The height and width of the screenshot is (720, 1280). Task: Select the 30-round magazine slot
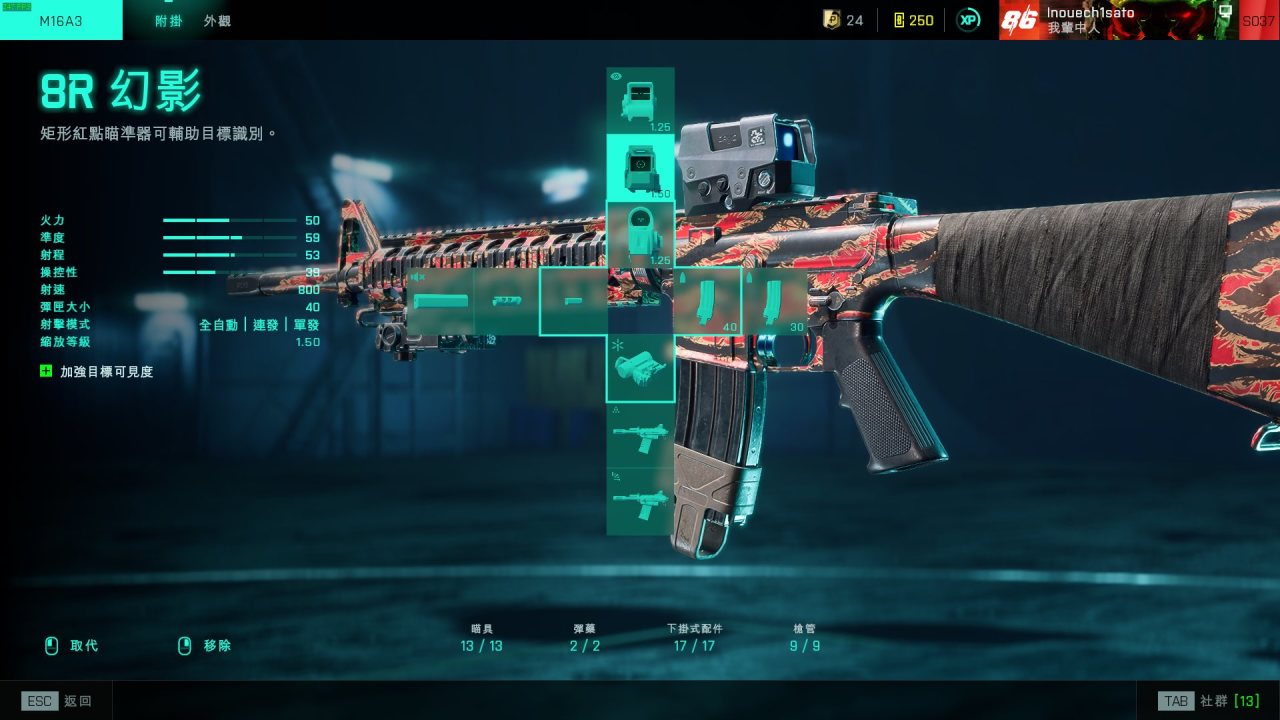click(x=775, y=301)
